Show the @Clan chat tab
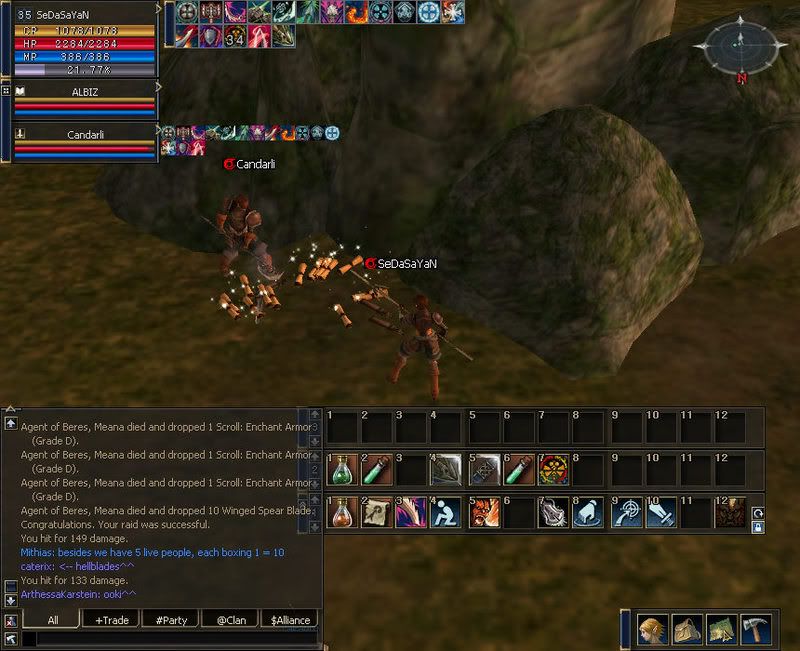Viewport: 800px width, 651px height. (231, 620)
